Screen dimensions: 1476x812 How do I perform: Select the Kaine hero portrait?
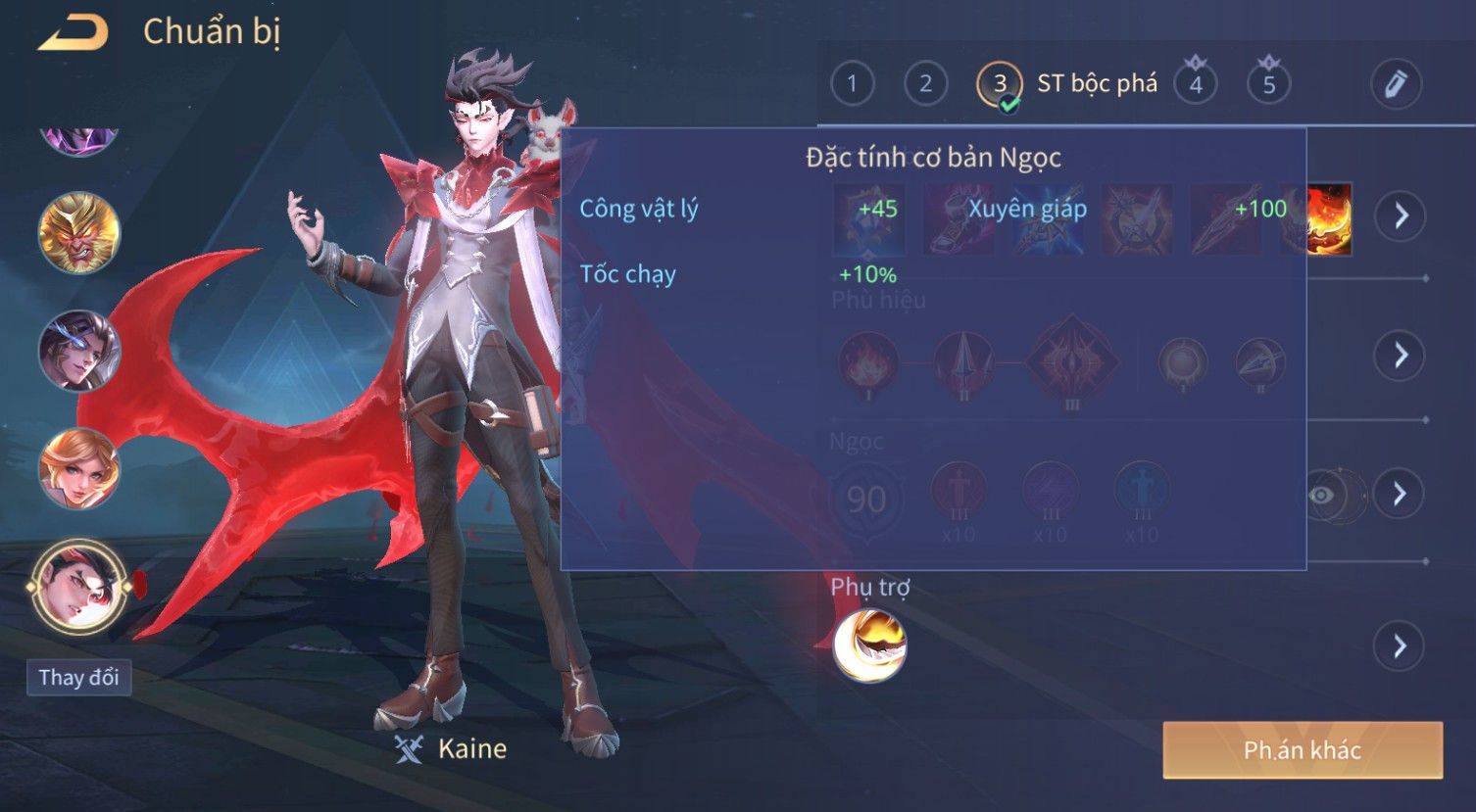point(78,588)
